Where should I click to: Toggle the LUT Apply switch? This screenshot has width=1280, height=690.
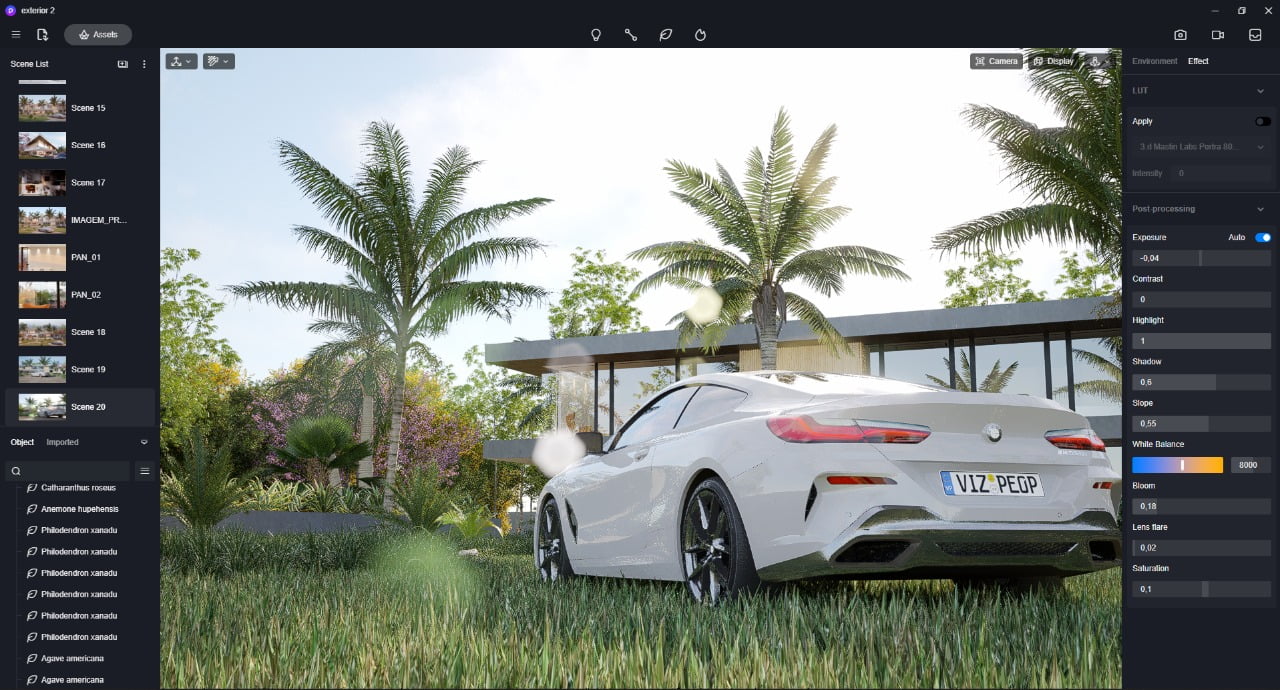1263,121
